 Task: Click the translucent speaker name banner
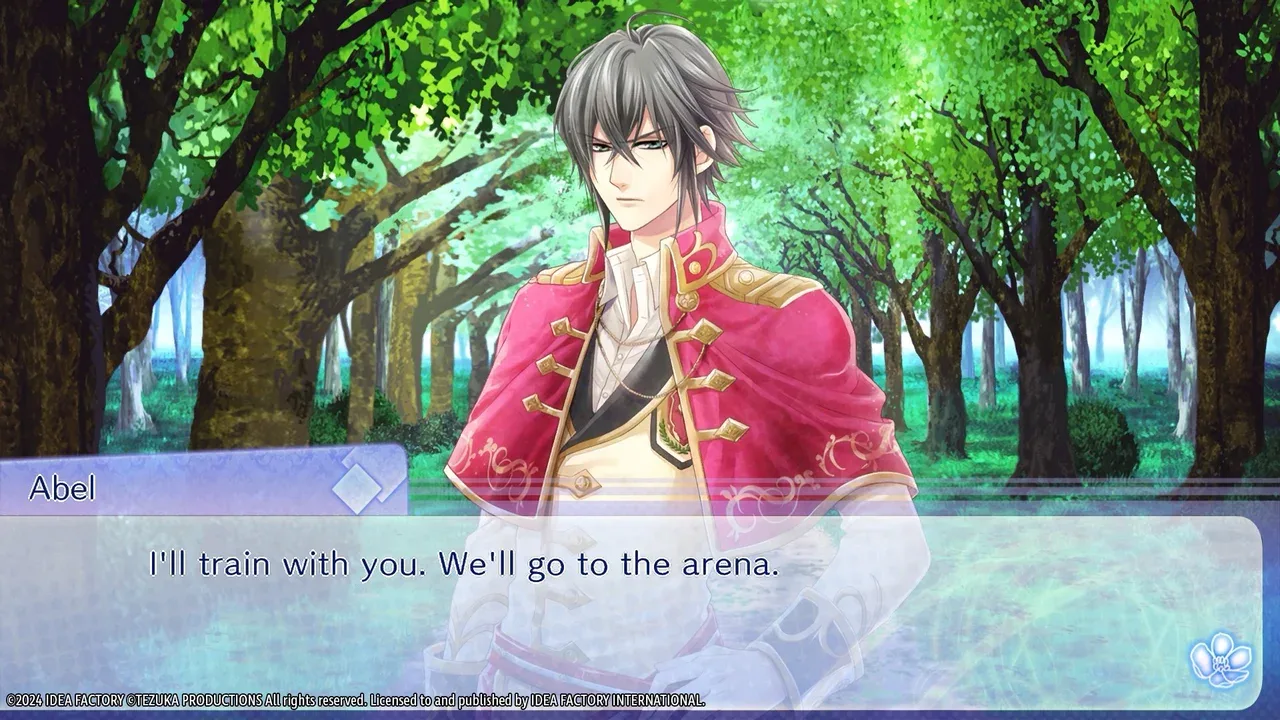(200, 489)
